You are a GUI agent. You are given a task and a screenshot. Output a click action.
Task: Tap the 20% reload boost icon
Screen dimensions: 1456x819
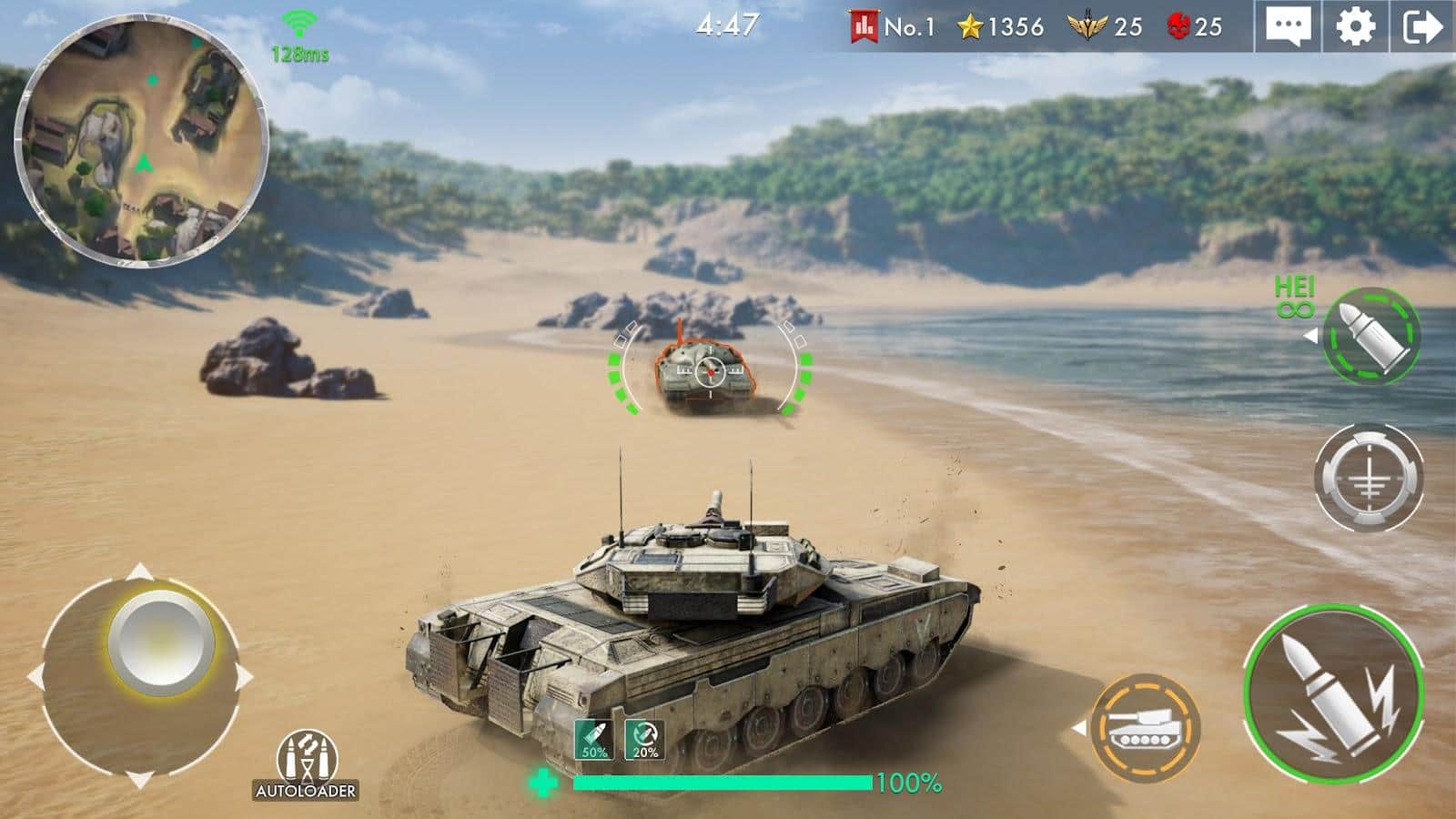[644, 739]
